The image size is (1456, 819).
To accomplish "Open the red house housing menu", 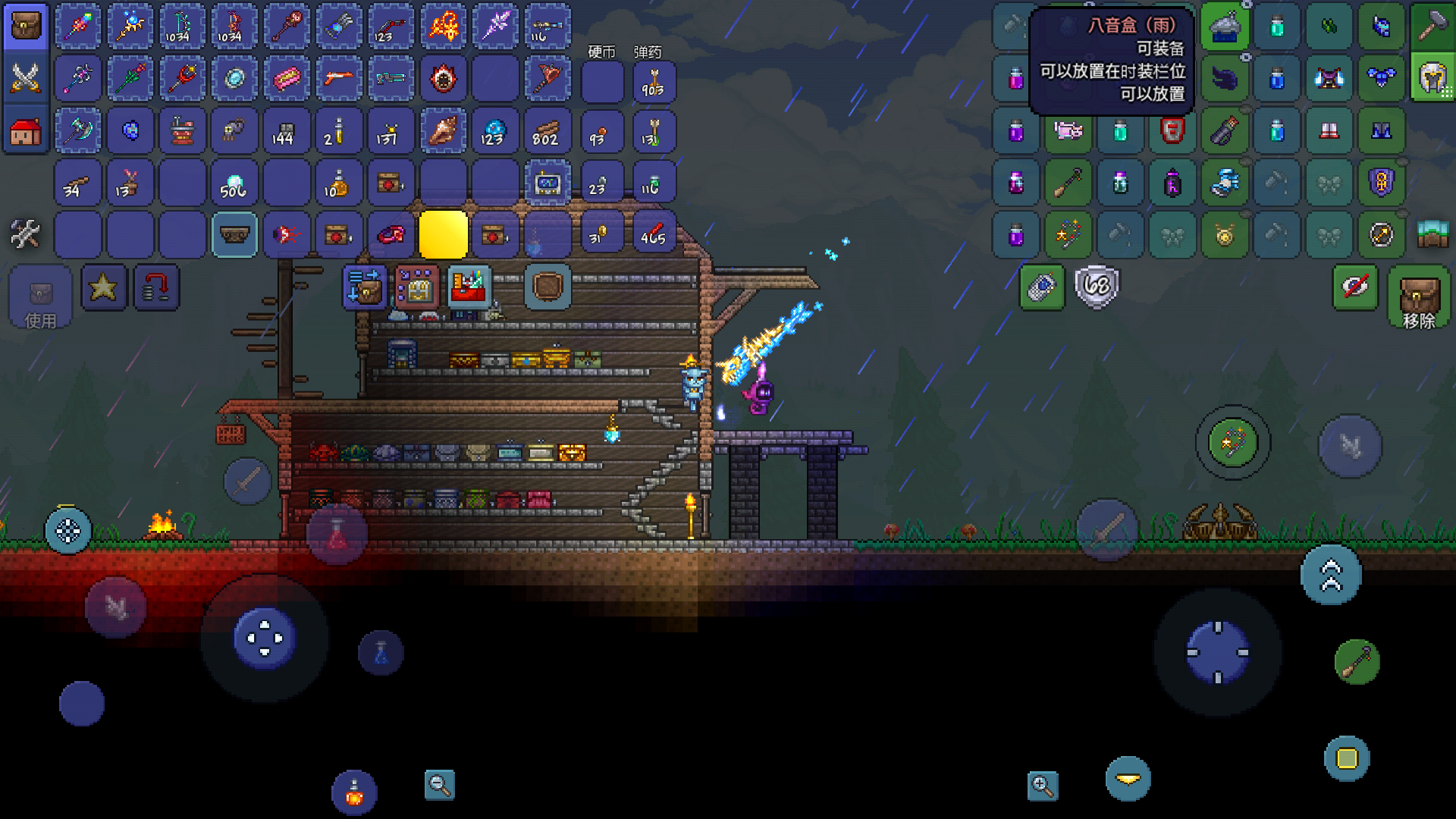I will tap(26, 131).
